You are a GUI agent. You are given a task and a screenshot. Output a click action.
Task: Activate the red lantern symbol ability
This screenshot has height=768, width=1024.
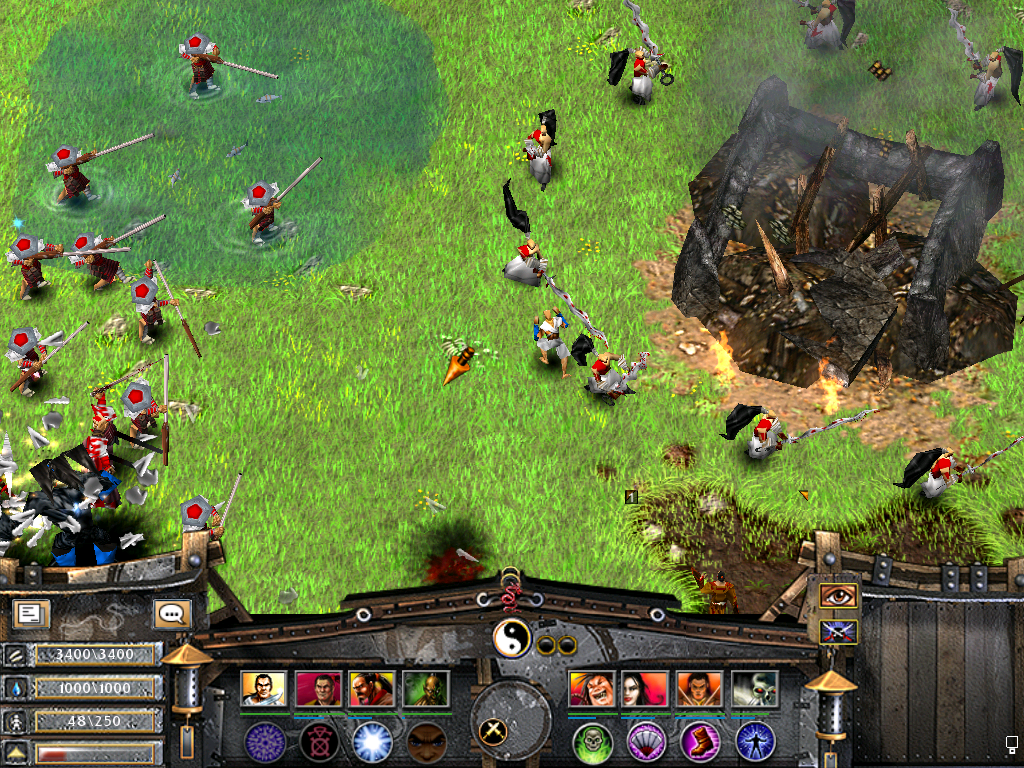(x=319, y=741)
